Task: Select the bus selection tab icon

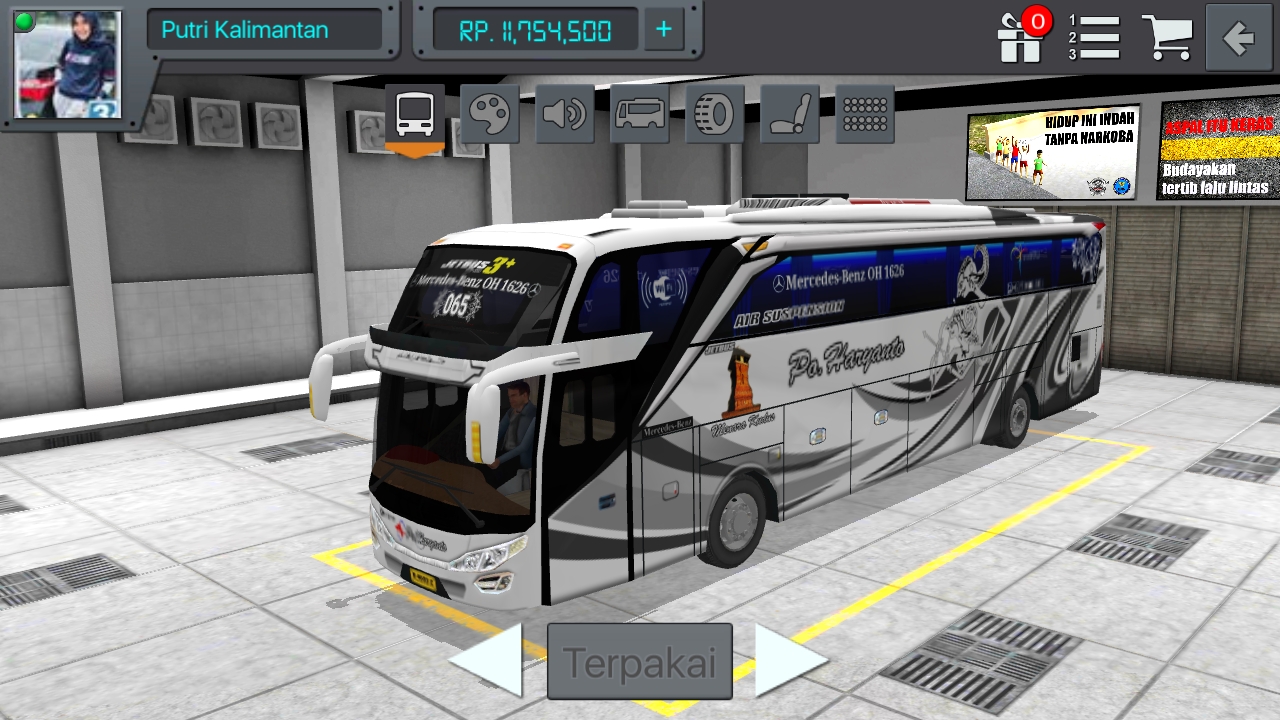Action: coord(413,113)
